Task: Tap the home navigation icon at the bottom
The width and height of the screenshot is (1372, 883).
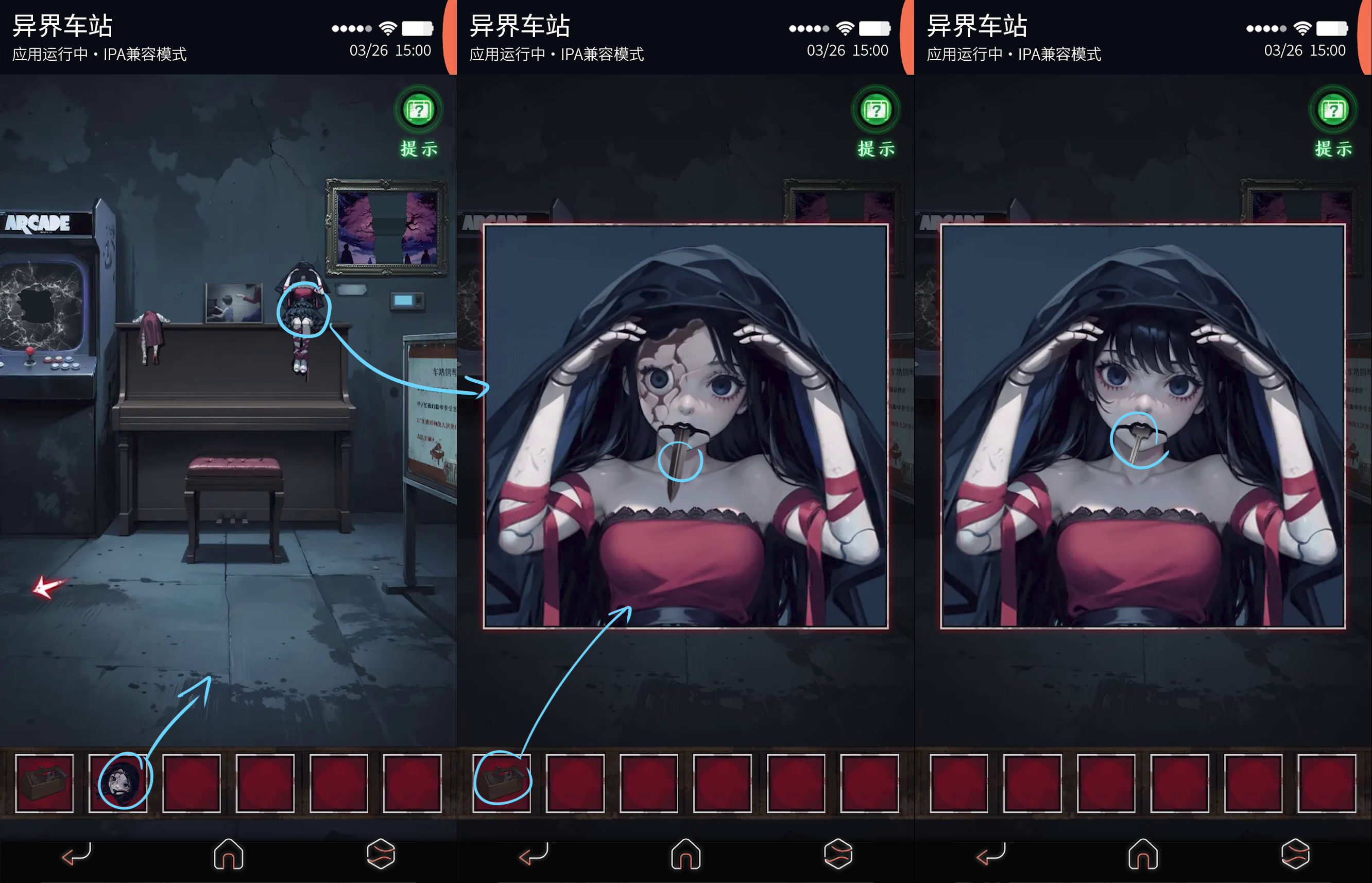Action: pyautogui.click(x=229, y=854)
